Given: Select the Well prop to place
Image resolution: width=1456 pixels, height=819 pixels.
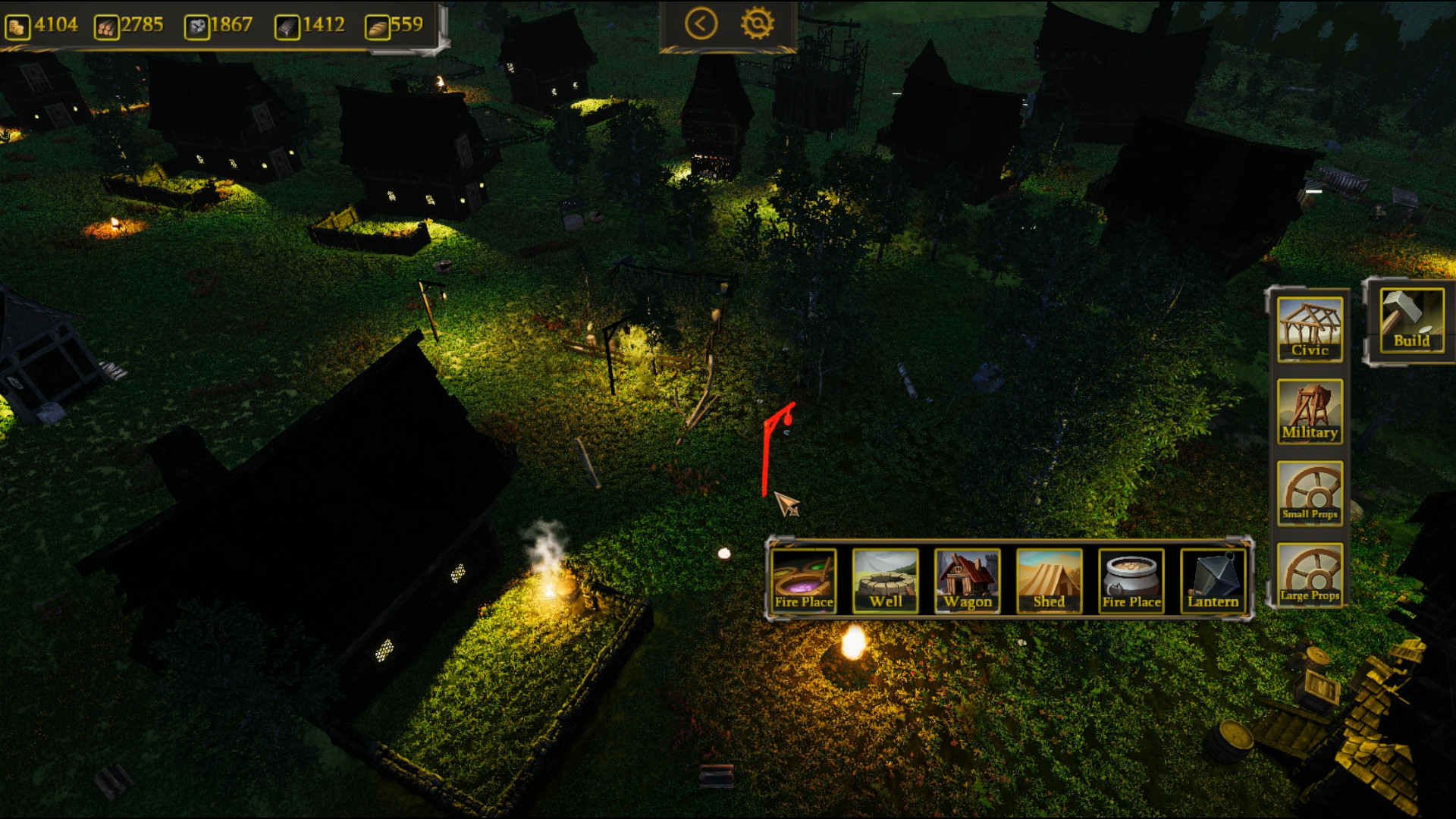Looking at the screenshot, I should [886, 582].
